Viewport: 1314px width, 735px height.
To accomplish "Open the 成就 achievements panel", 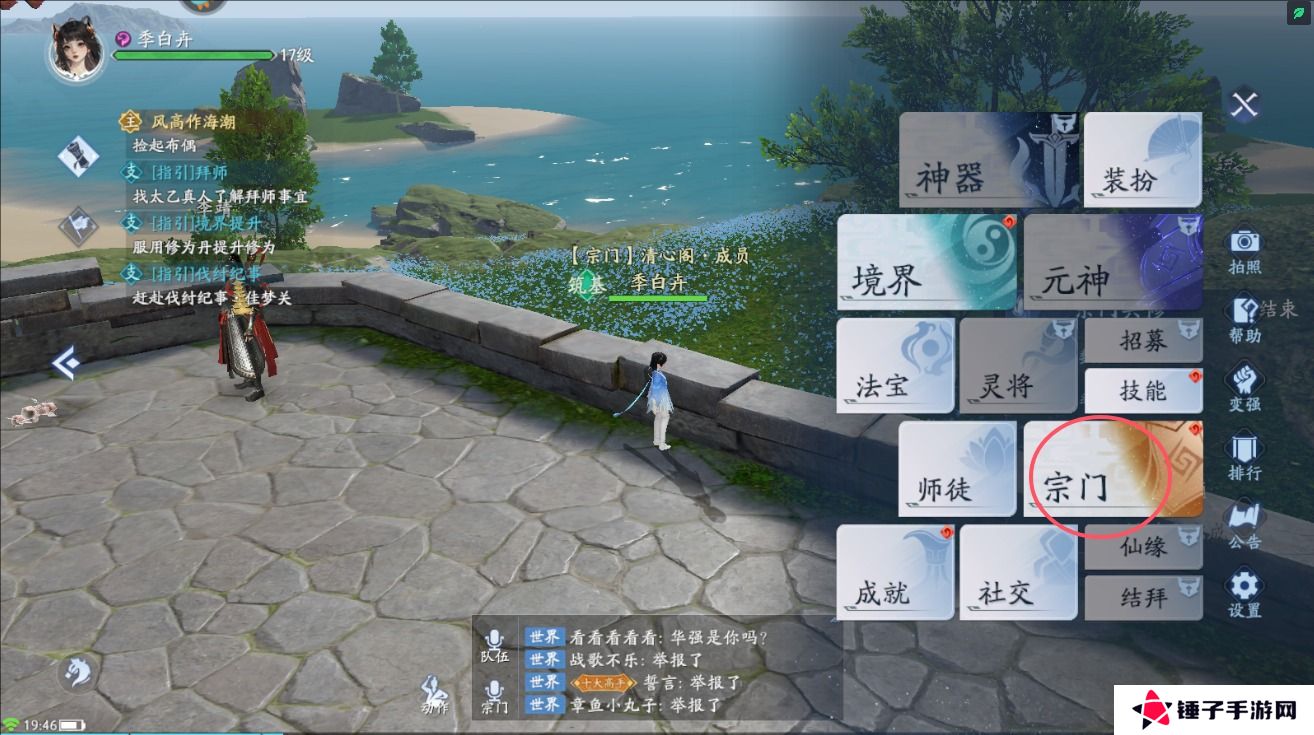I will (893, 592).
